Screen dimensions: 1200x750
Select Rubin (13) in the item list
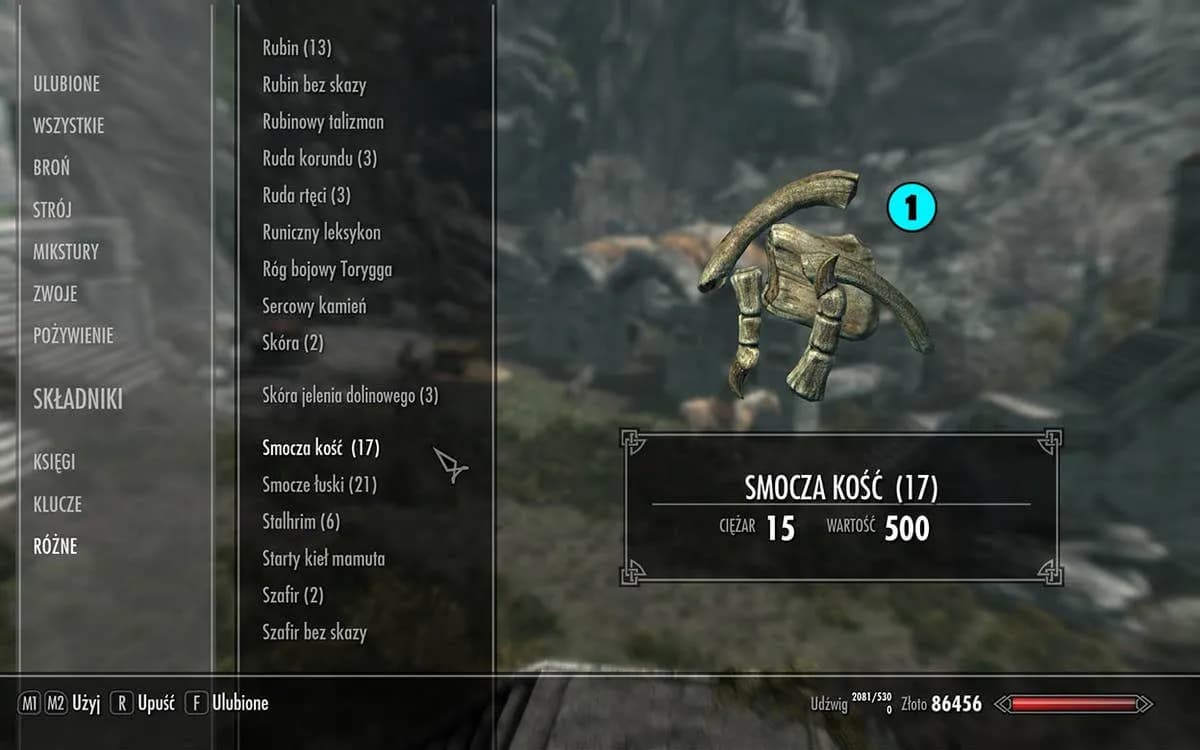point(297,48)
